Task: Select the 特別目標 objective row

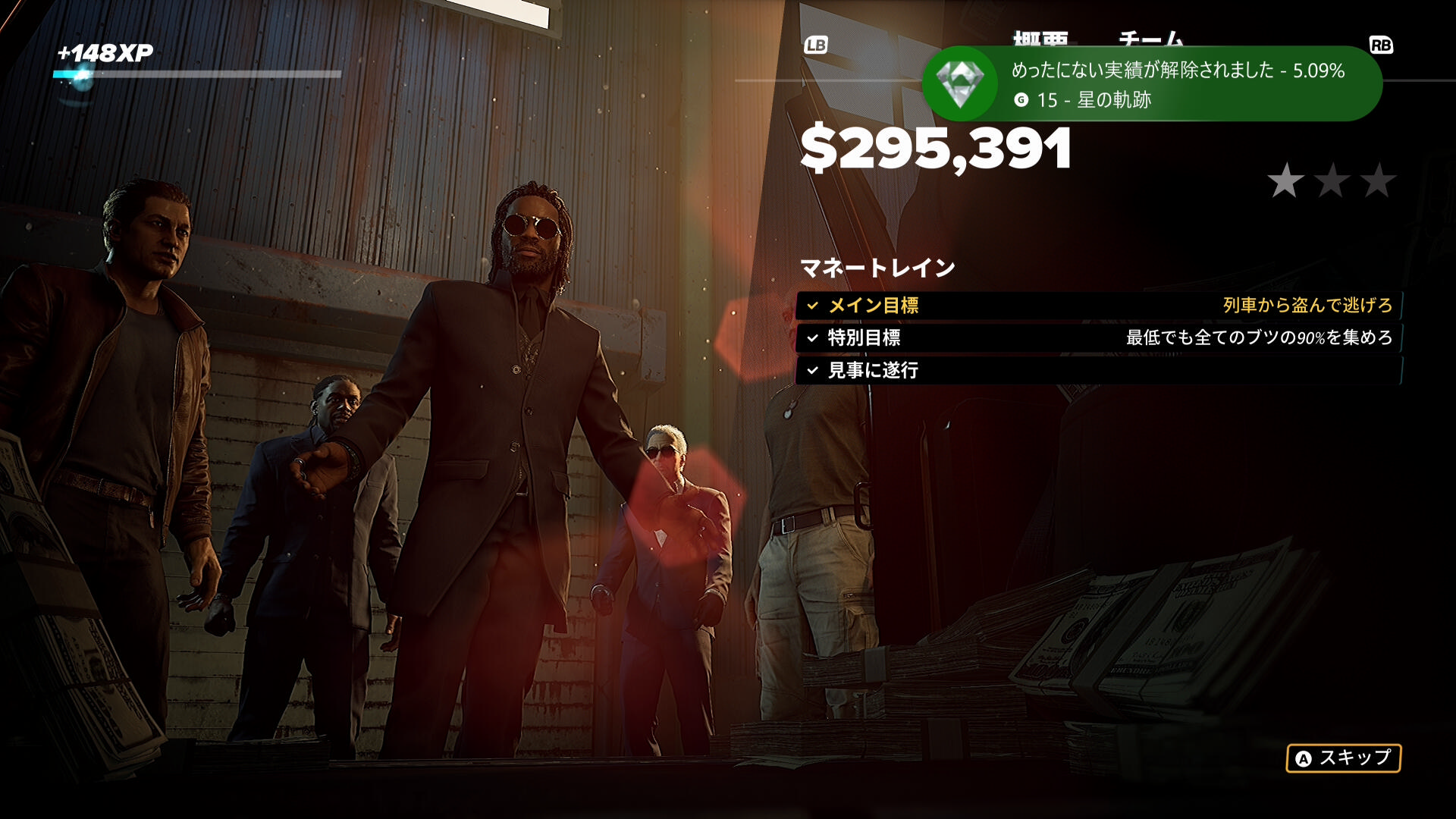Action: point(1098,338)
